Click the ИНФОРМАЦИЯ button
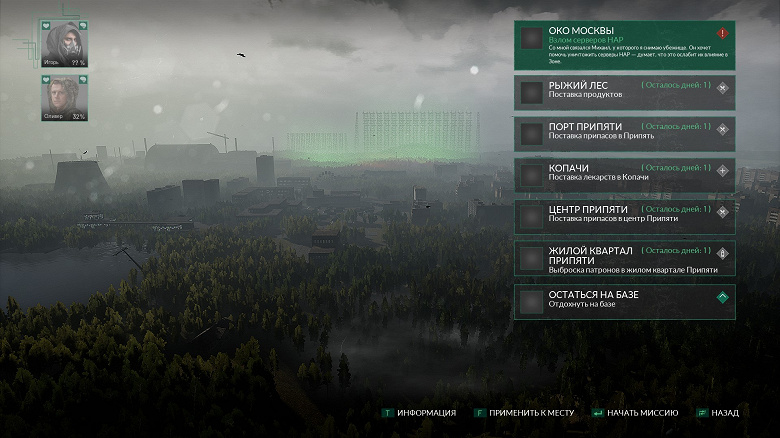Screen dimensions: 780x438 [419, 413]
